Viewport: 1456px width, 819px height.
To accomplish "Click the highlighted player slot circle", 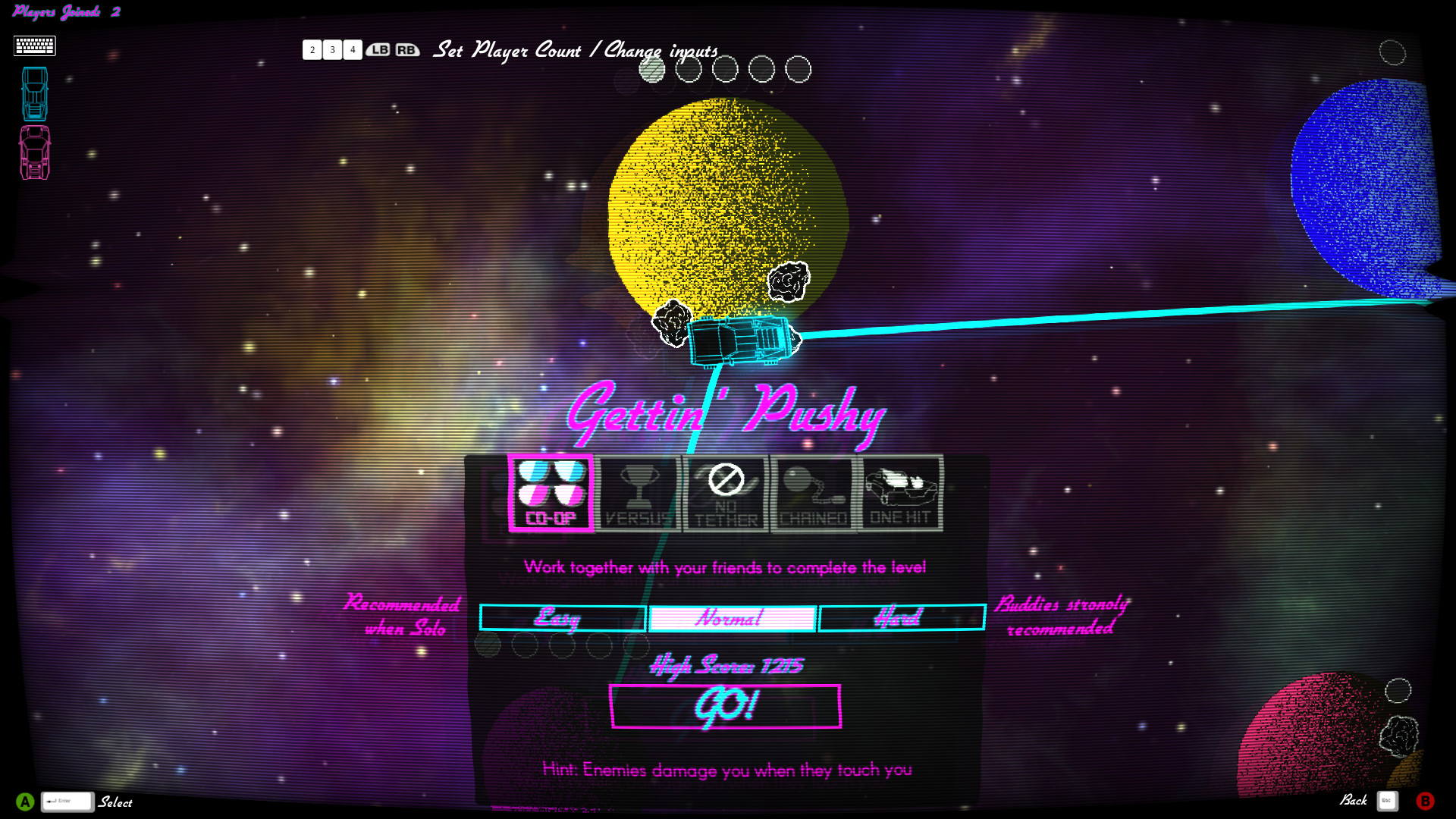I will [652, 69].
